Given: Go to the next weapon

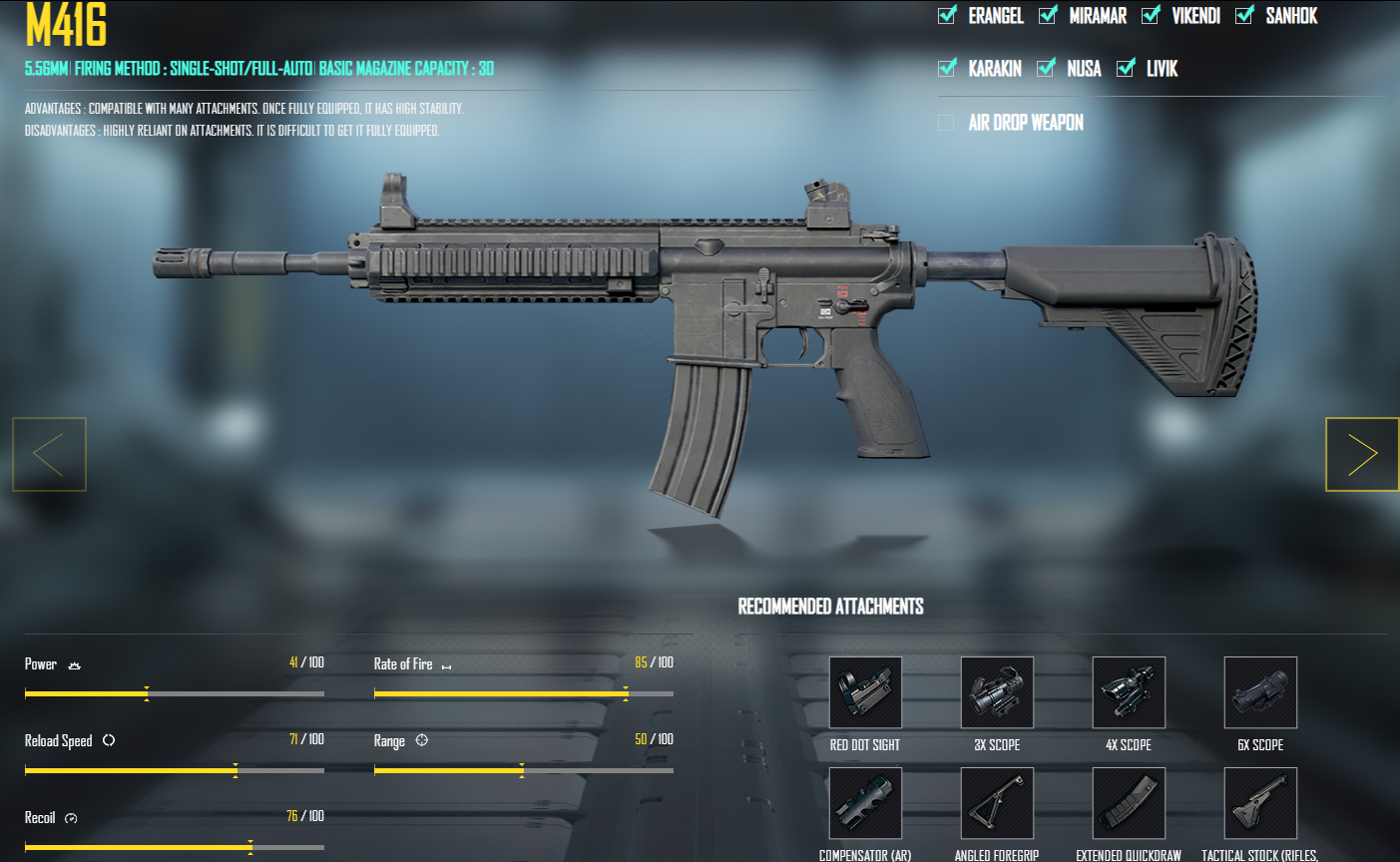Looking at the screenshot, I should coord(1362,454).
